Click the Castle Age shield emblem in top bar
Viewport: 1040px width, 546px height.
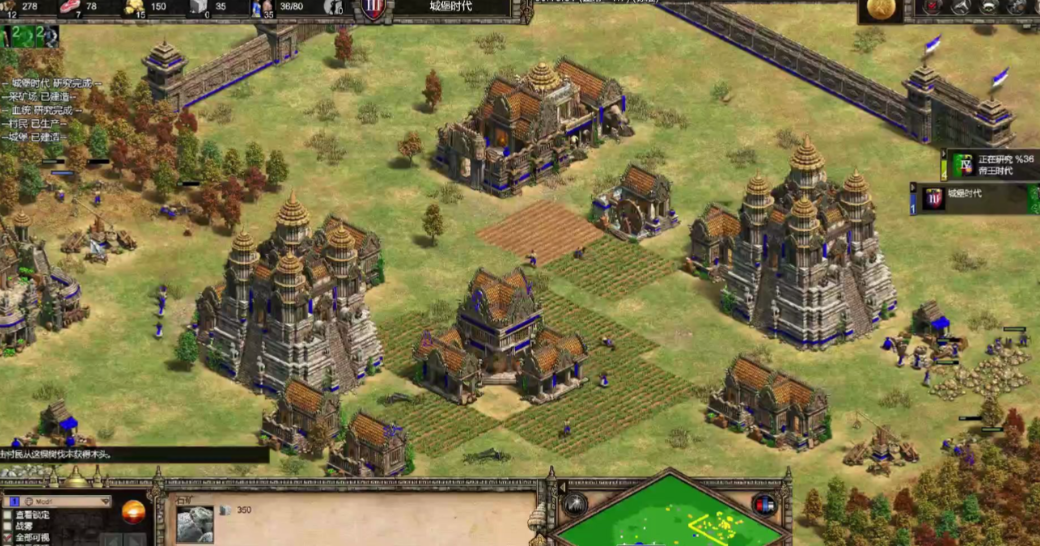click(374, 8)
